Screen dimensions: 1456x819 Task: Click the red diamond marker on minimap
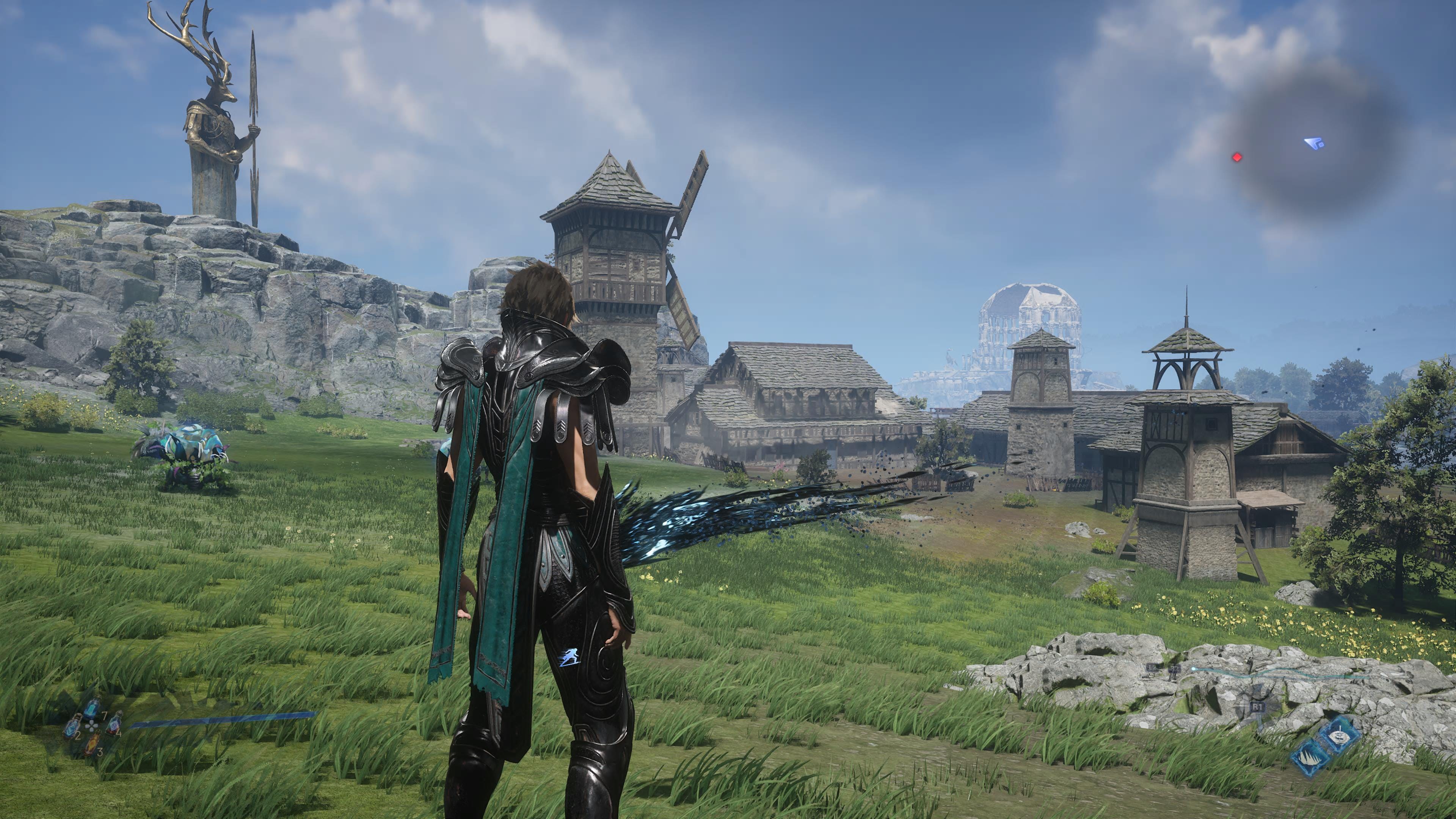[1237, 157]
